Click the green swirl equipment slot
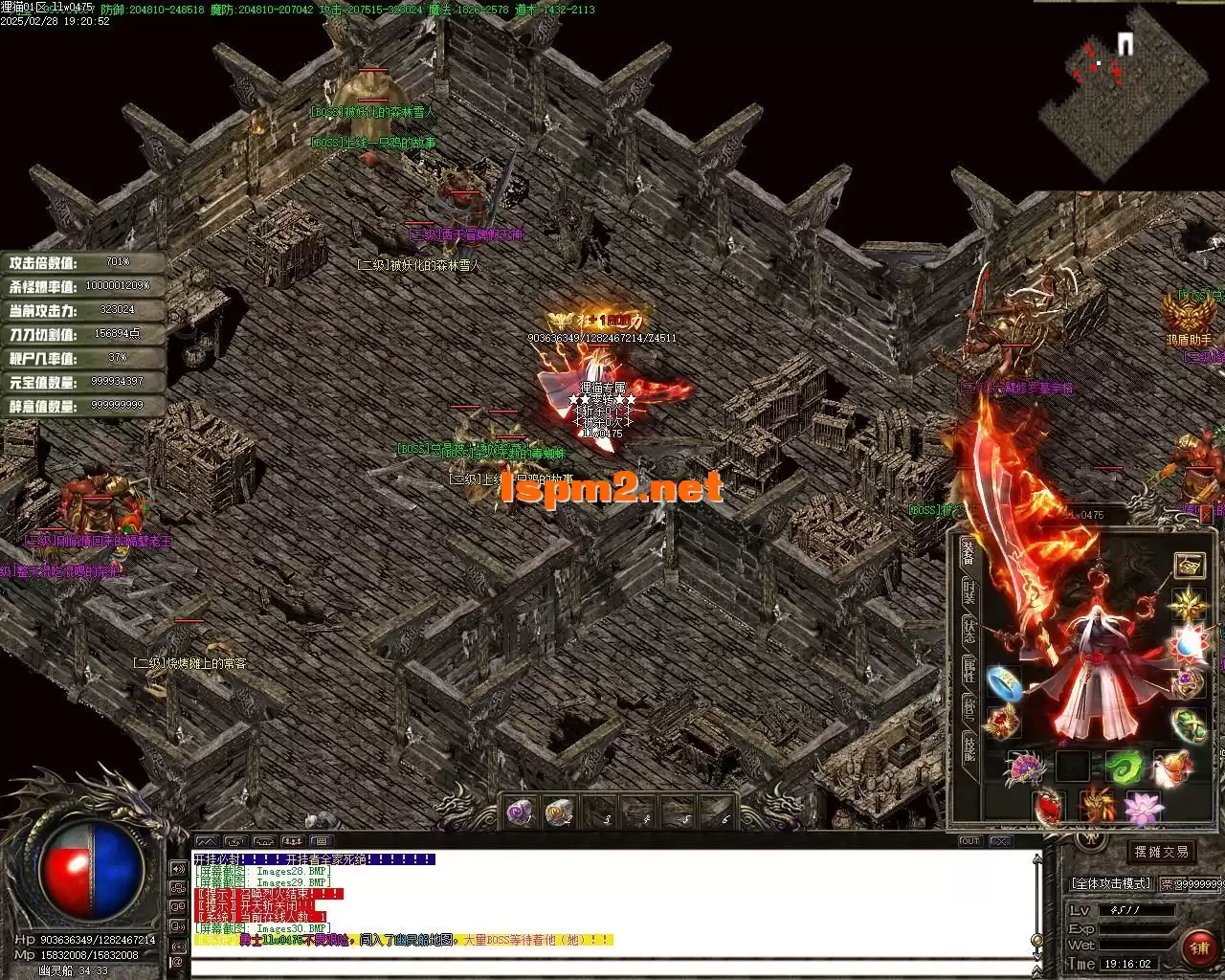This screenshot has height=980, width=1225. (1124, 768)
